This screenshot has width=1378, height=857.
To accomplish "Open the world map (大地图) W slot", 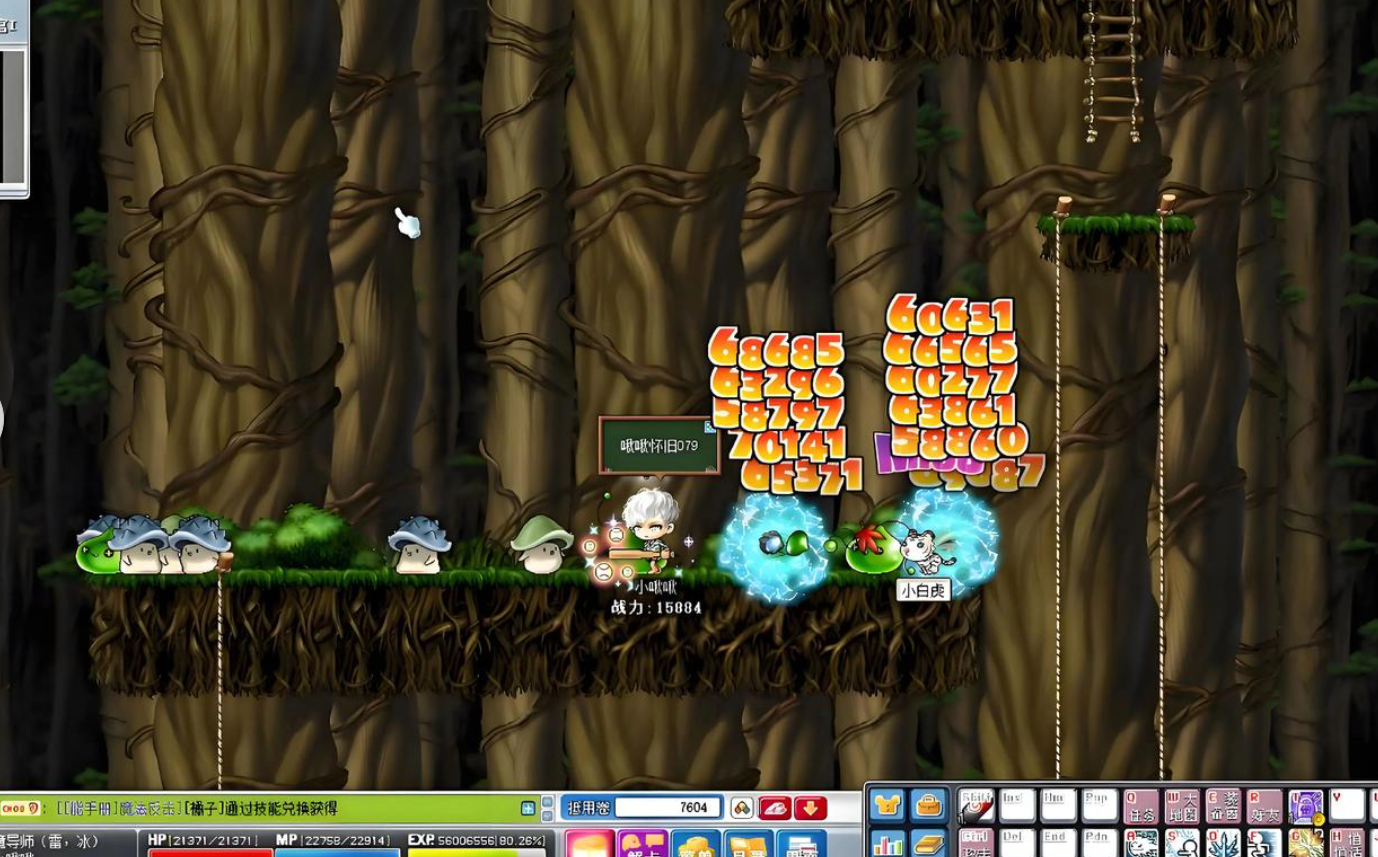I will tap(1182, 806).
